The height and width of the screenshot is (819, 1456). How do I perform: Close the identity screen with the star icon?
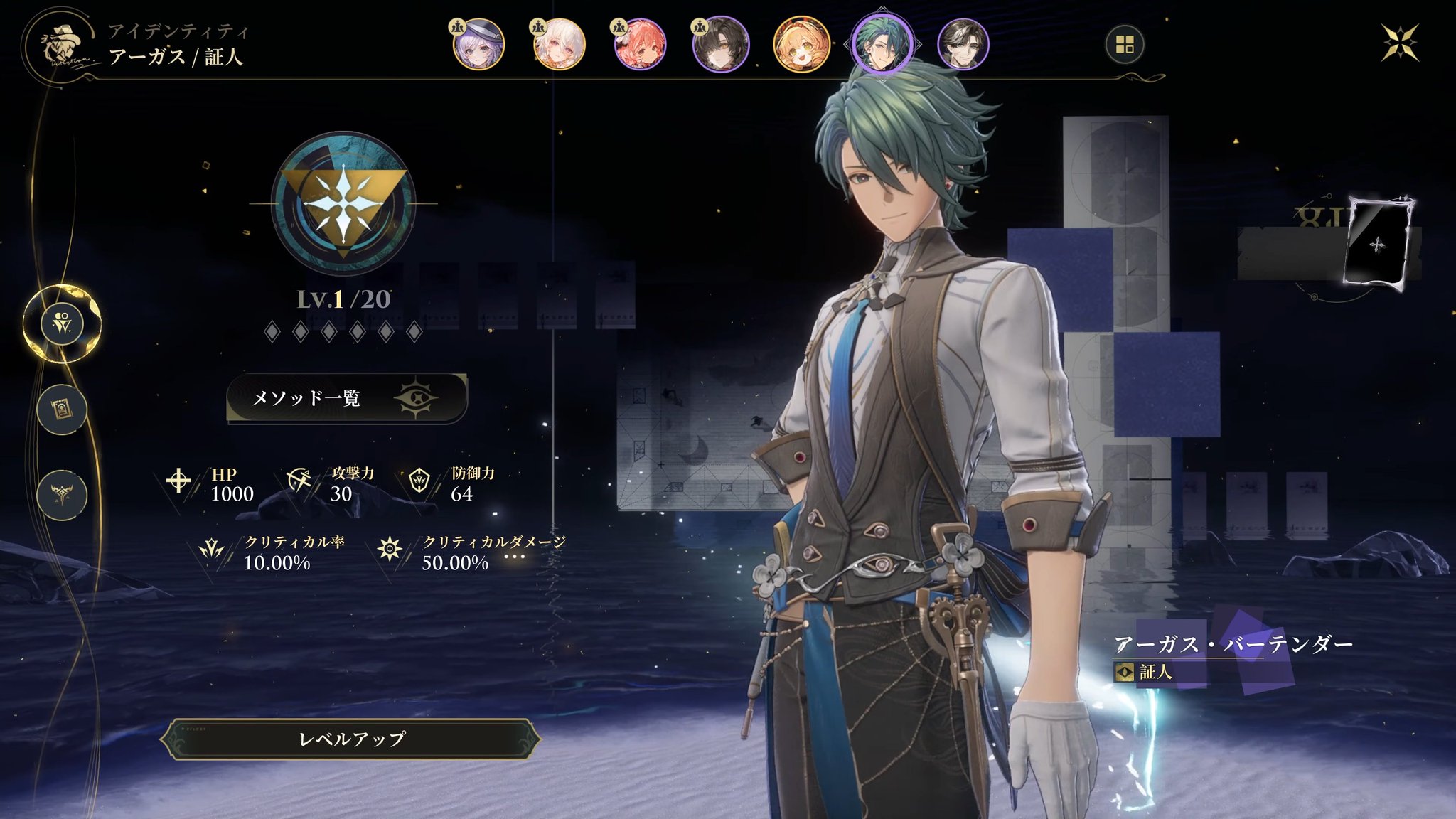click(x=1400, y=43)
